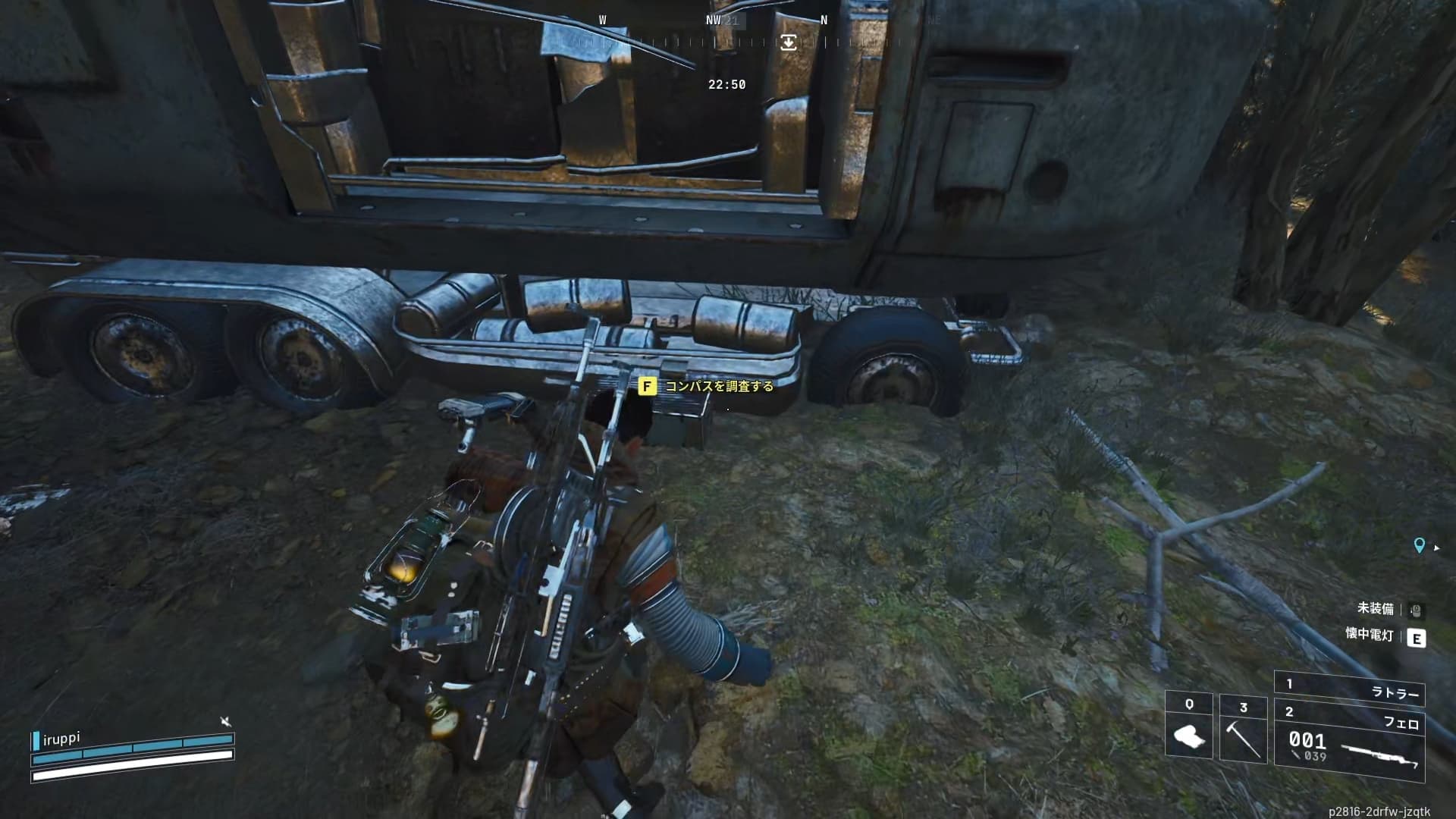This screenshot has height=819, width=1456.
Task: Select the Q quick-use item slot
Action: [1189, 728]
